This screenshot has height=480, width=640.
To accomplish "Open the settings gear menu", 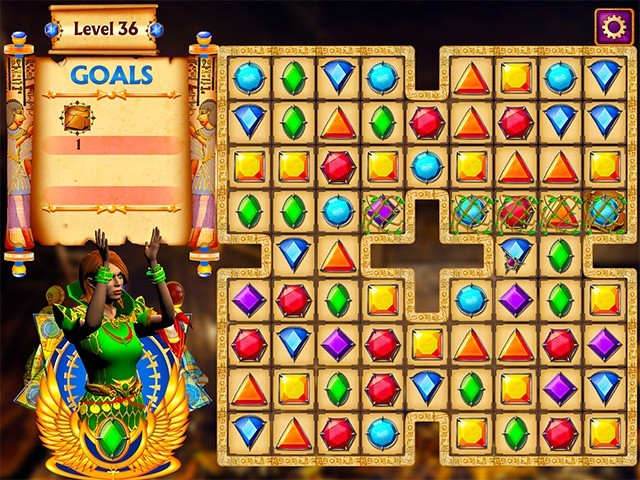I will (x=614, y=26).
